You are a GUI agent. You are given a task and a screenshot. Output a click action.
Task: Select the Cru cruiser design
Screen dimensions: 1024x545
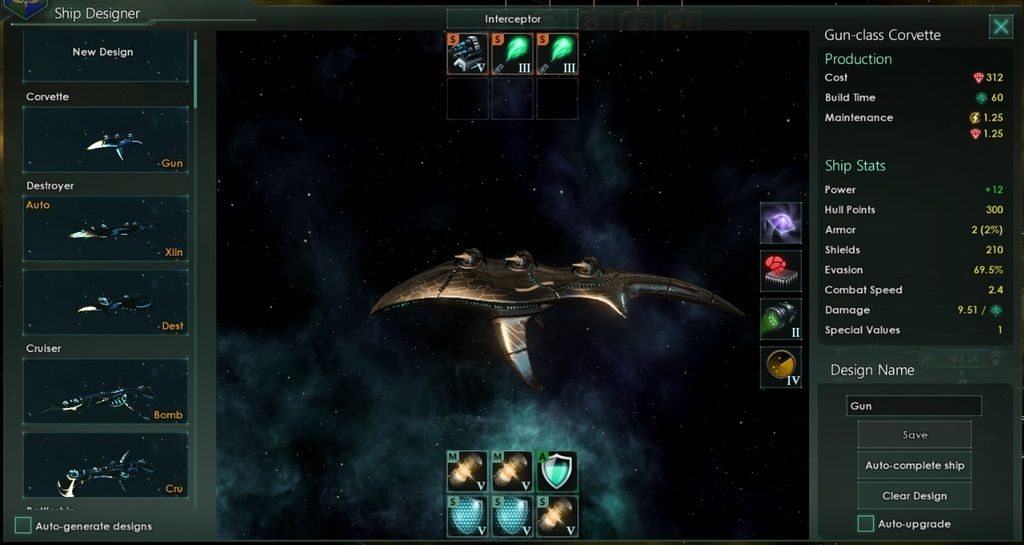[x=105, y=465]
